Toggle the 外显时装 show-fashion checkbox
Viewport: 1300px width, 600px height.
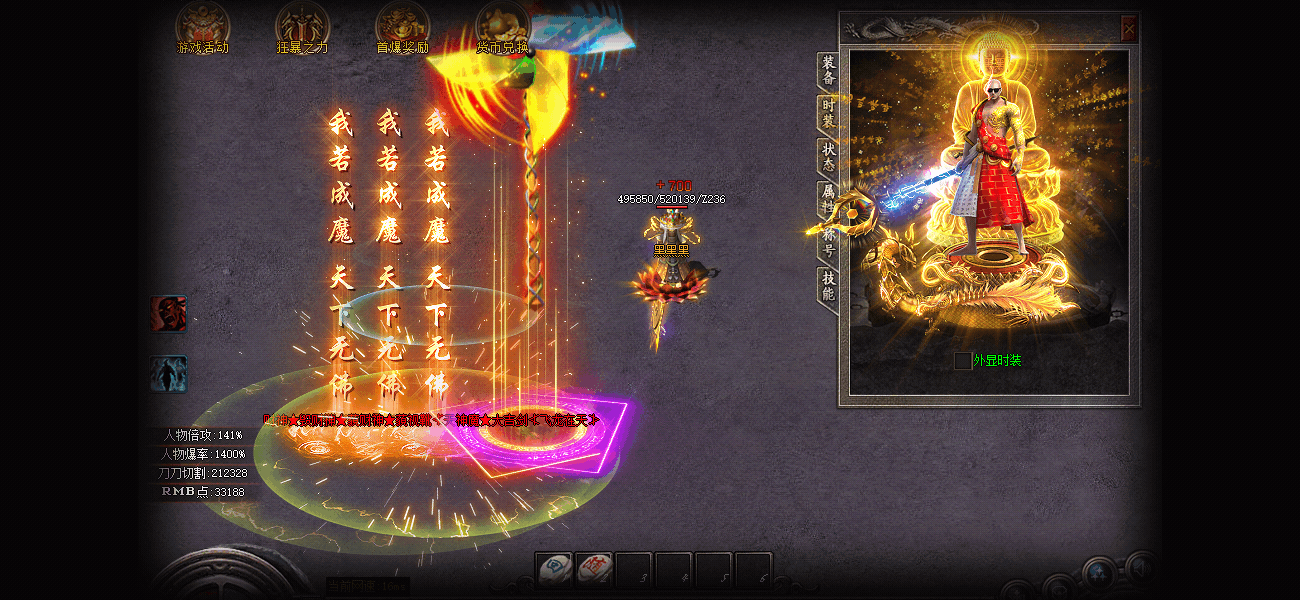point(962,360)
